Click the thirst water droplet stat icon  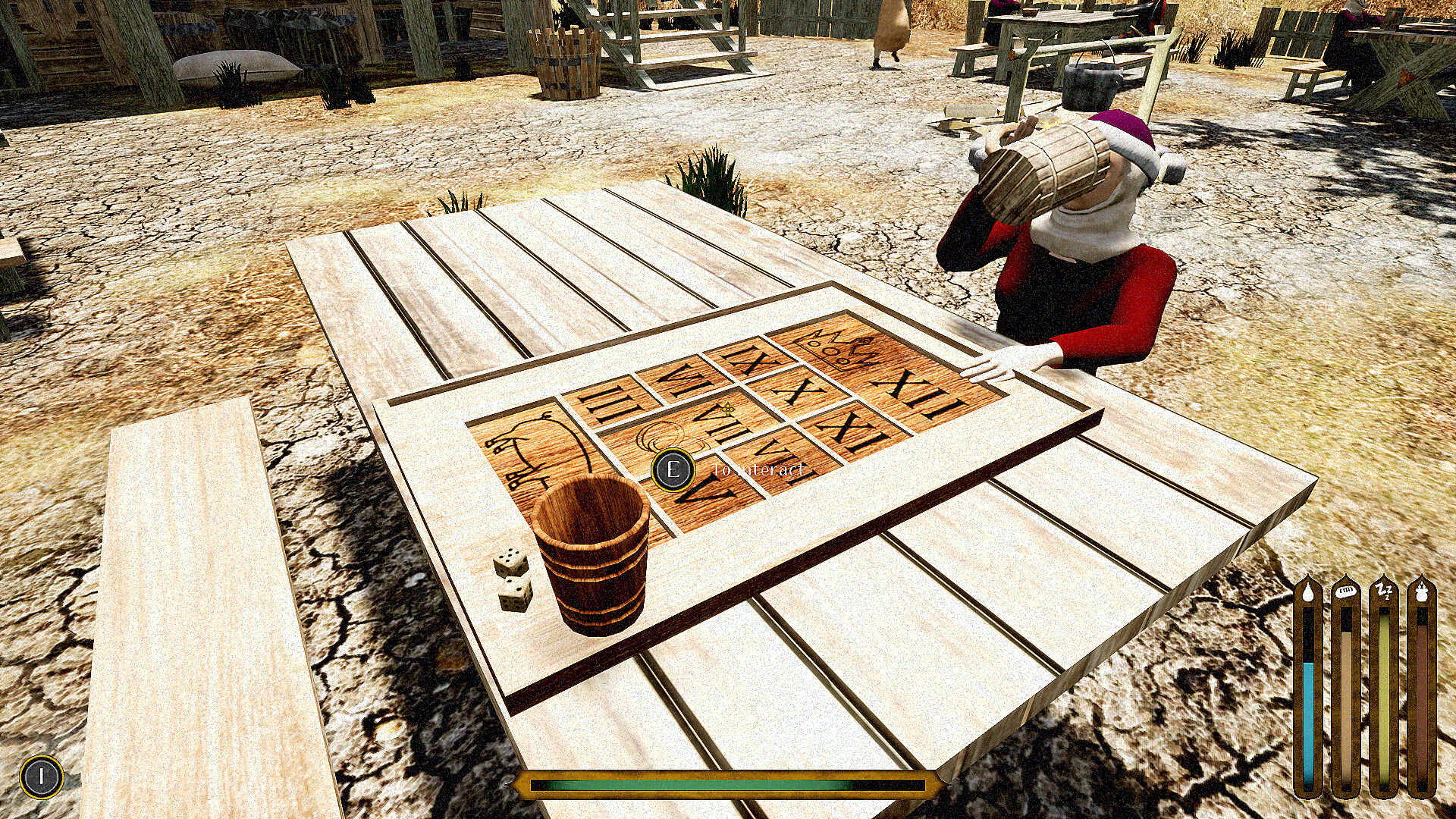click(1308, 591)
